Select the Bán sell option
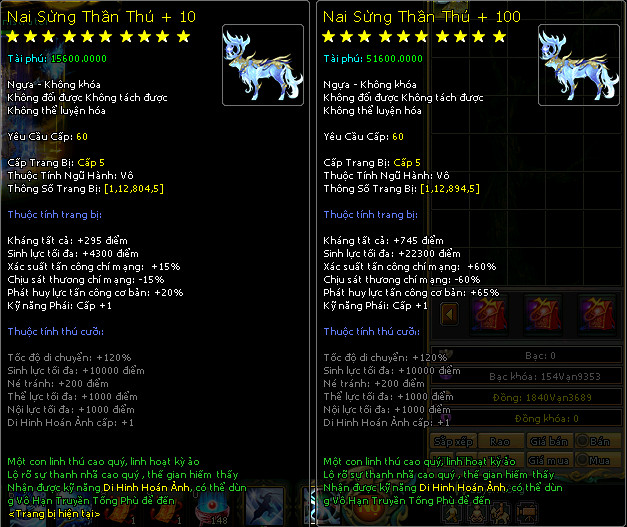The width and height of the screenshot is (627, 527). point(599,441)
